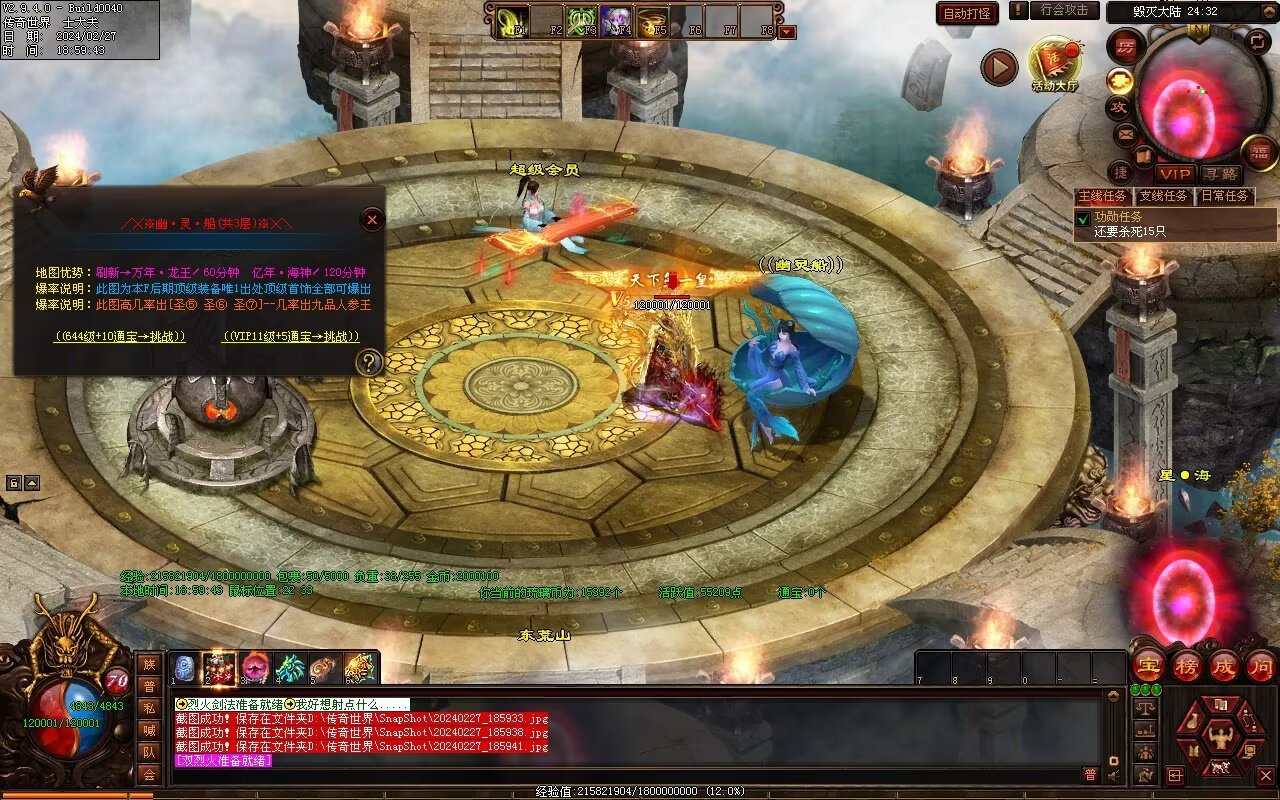Click the round play arrow button

tap(998, 67)
